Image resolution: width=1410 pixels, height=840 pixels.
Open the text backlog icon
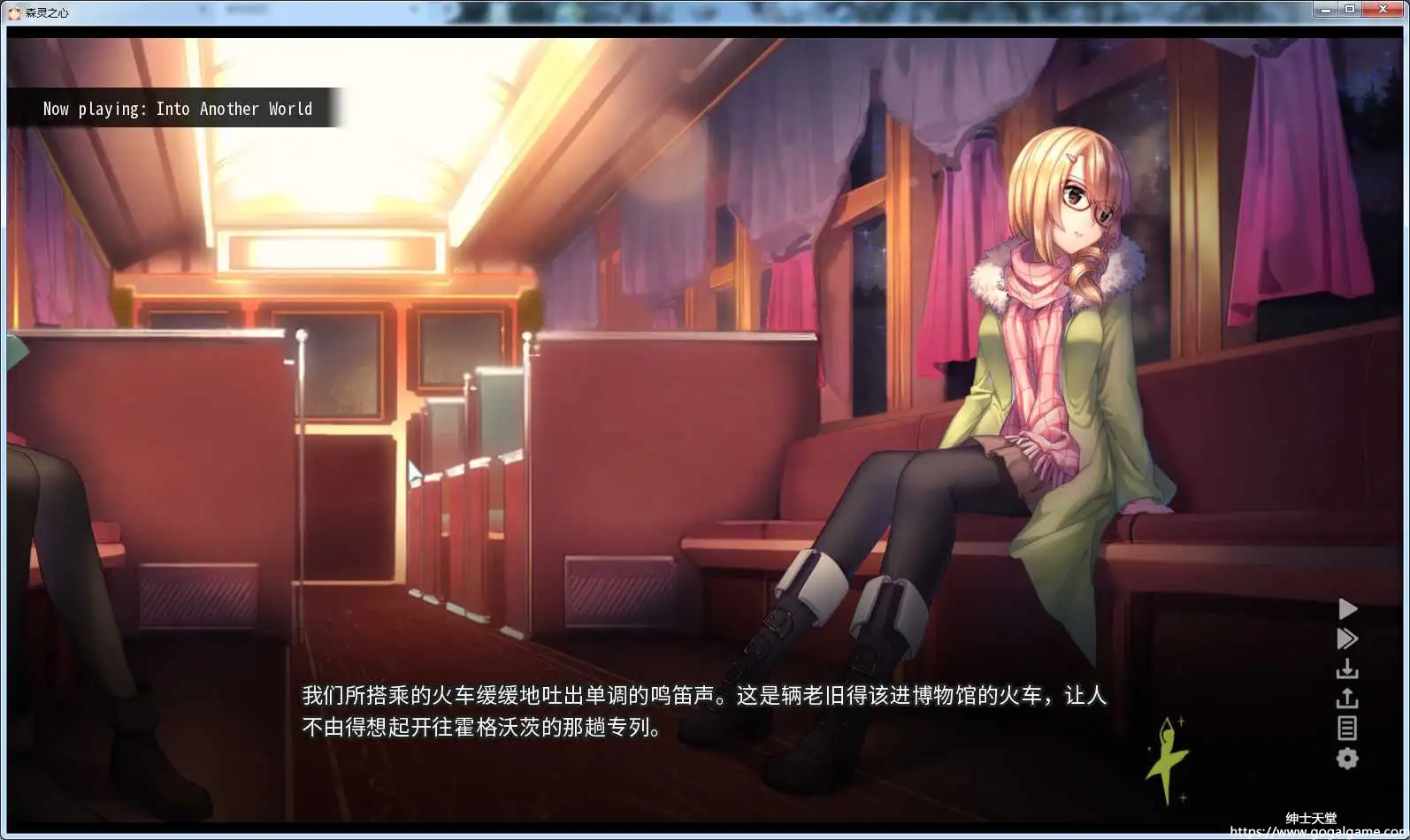point(1347,728)
